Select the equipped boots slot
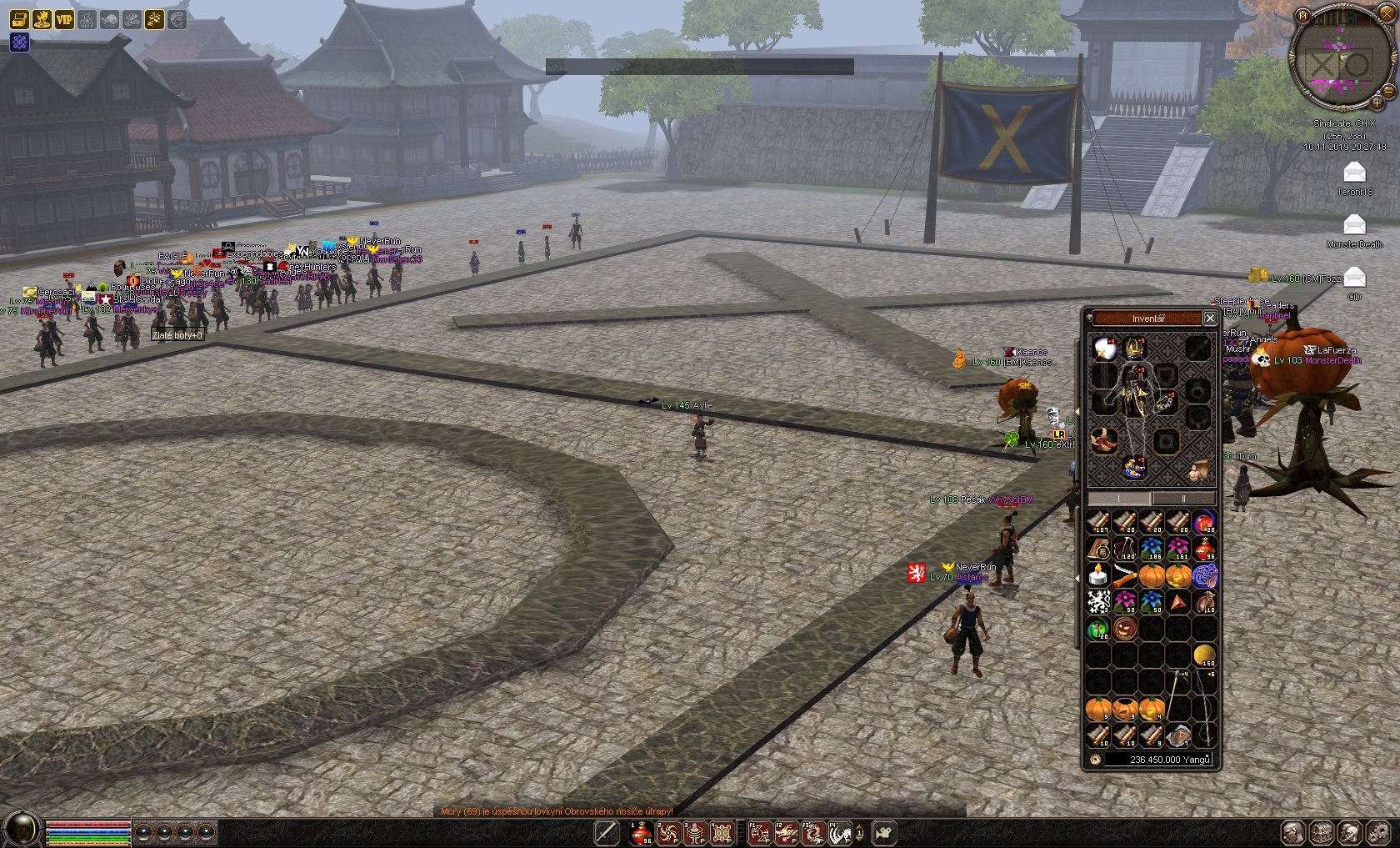1400x848 pixels. pos(1133,469)
